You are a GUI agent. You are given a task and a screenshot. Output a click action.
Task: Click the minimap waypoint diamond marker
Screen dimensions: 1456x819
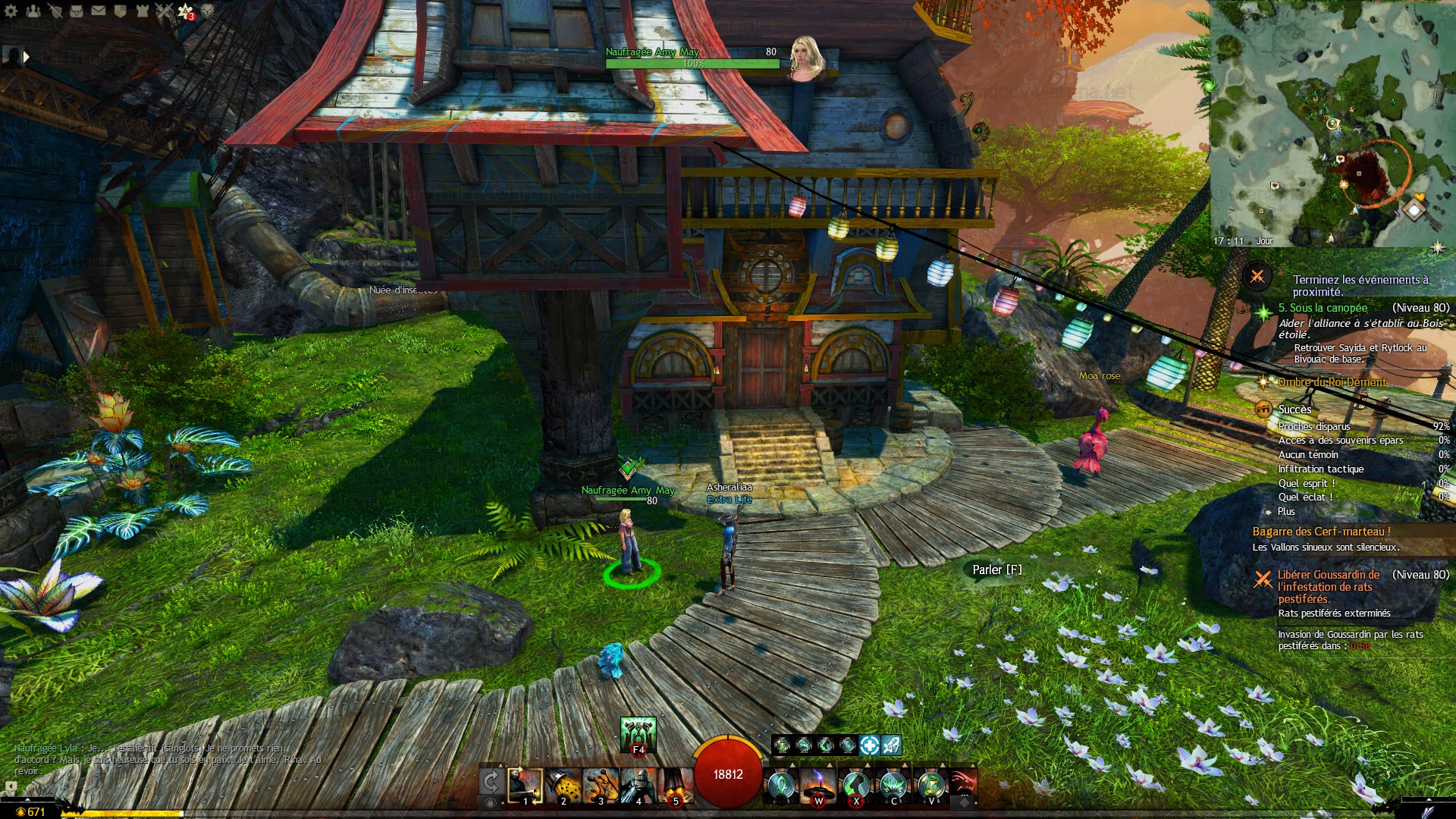tap(1414, 209)
